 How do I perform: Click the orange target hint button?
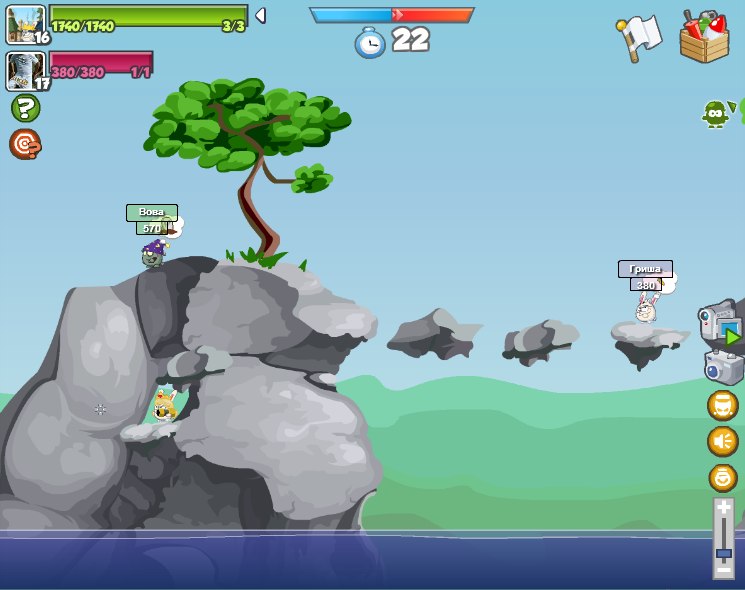pos(25,144)
